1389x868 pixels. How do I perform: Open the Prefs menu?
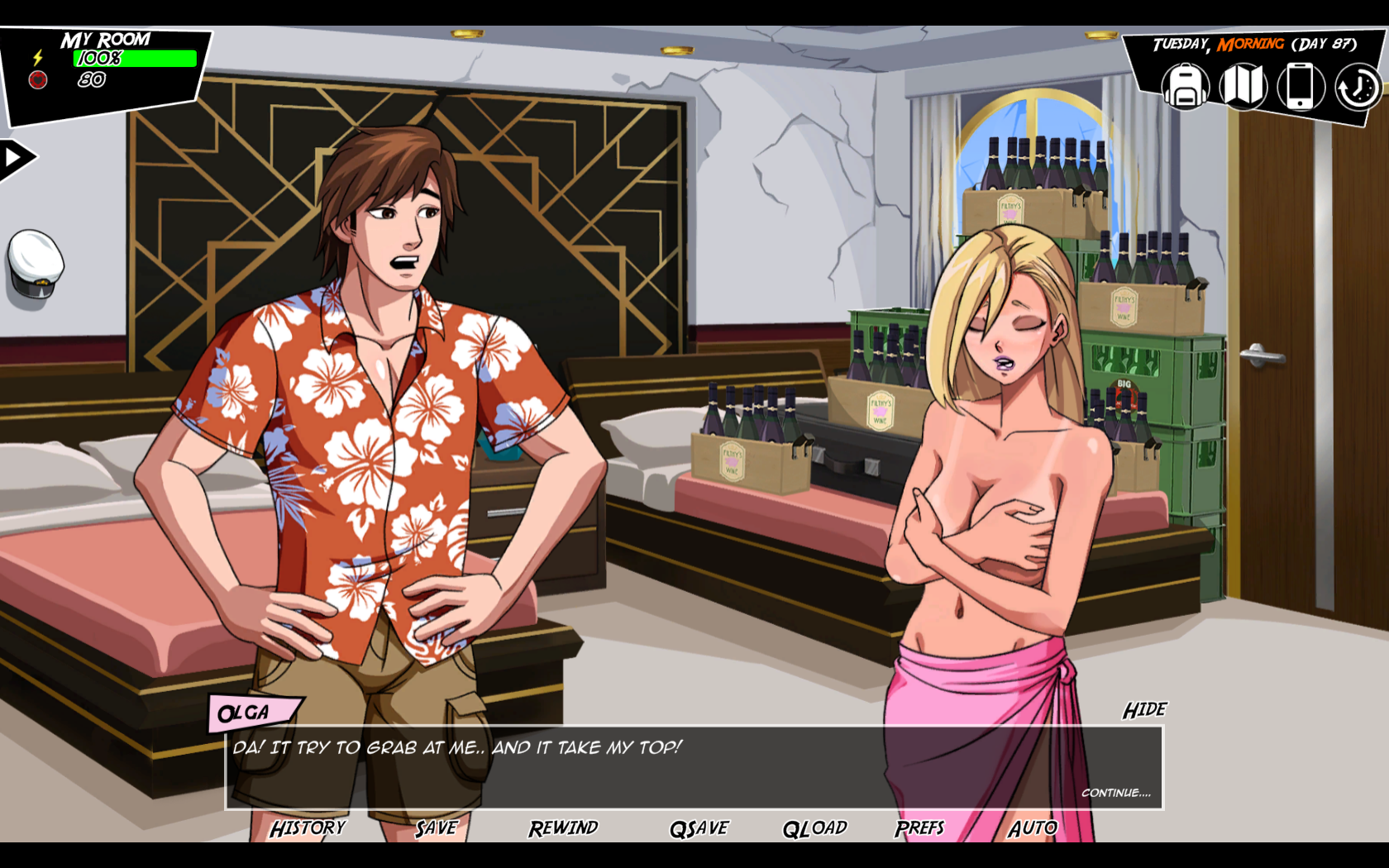[919, 827]
